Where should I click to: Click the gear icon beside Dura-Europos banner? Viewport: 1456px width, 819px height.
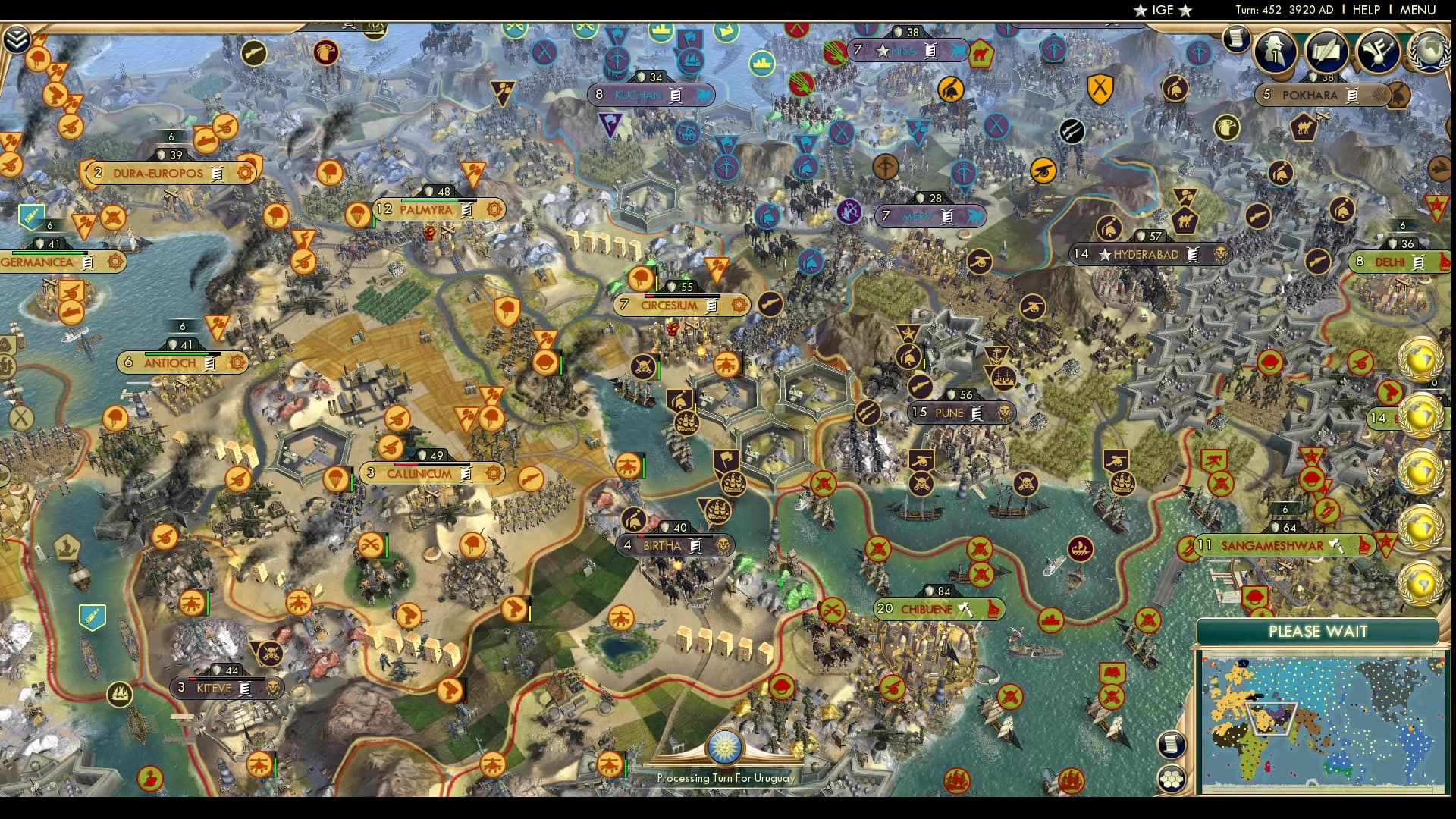click(x=243, y=173)
